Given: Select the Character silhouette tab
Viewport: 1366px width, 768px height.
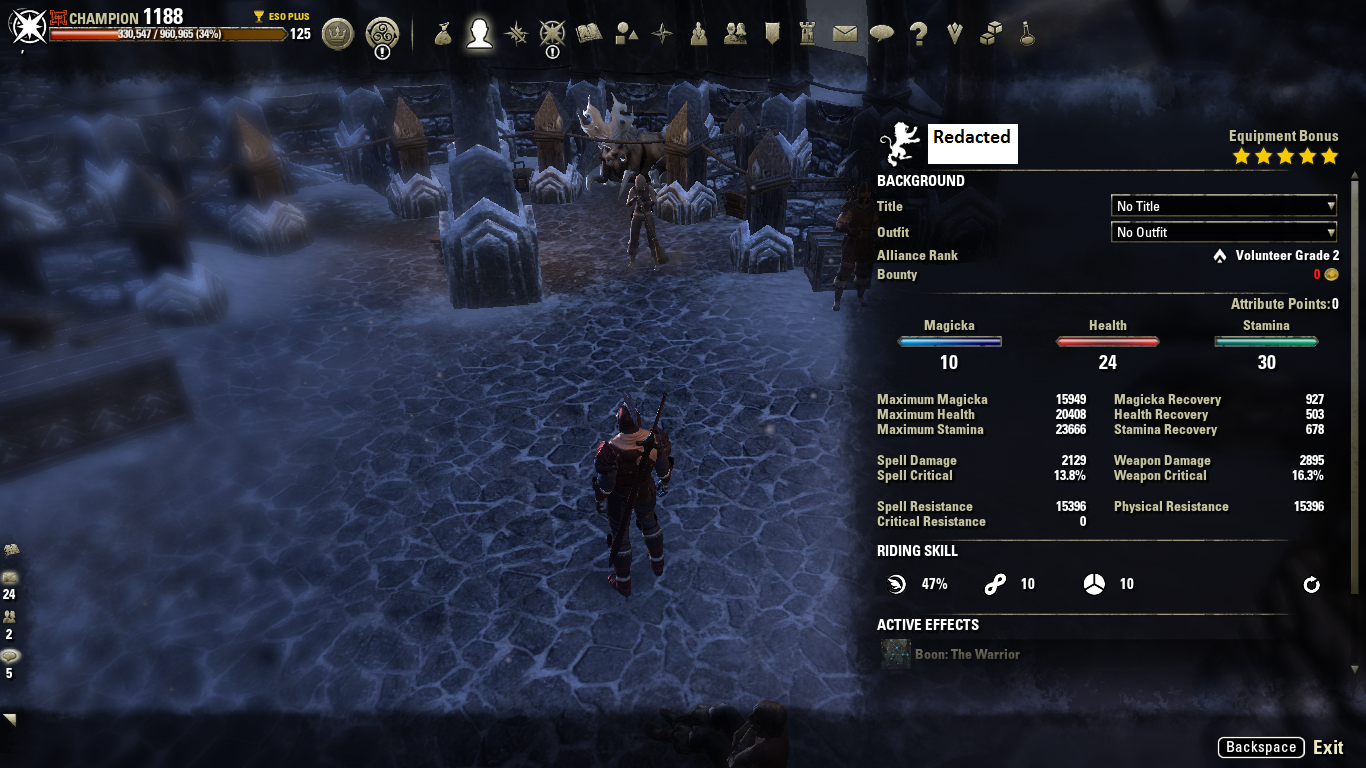Looking at the screenshot, I should pyautogui.click(x=480, y=35).
